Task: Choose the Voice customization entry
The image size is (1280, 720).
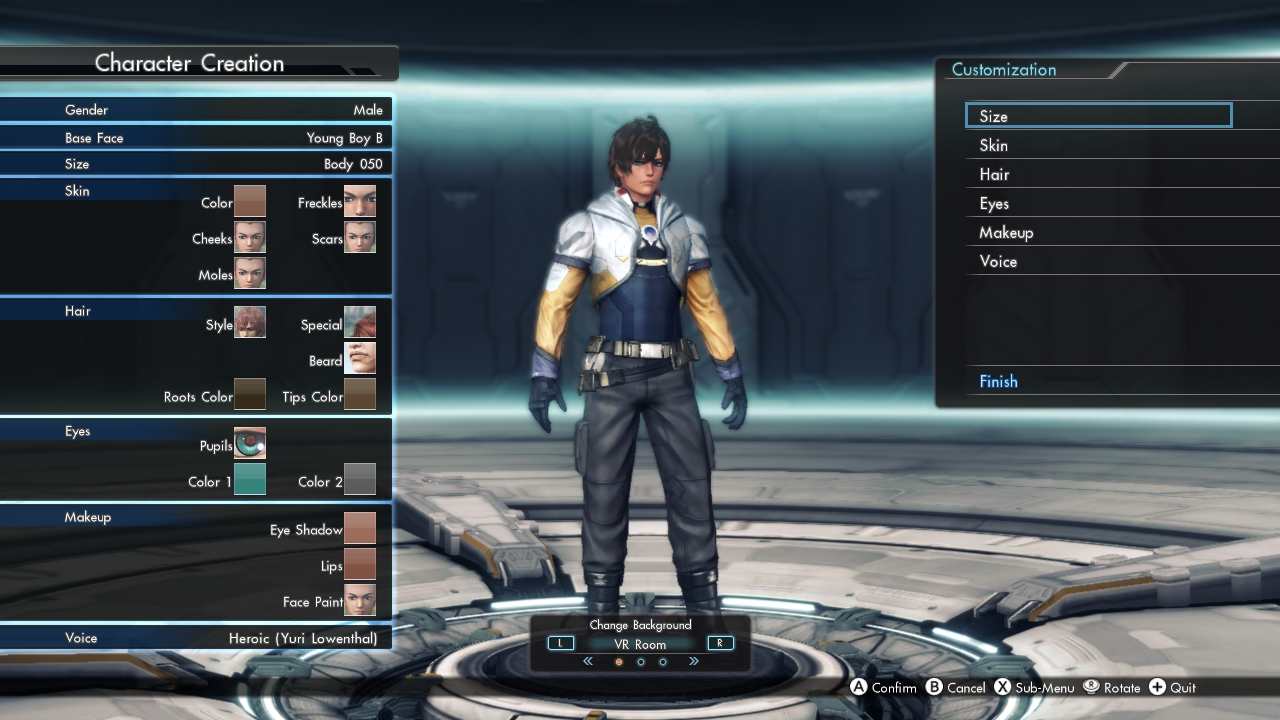Action: pyautogui.click(x=1100, y=261)
